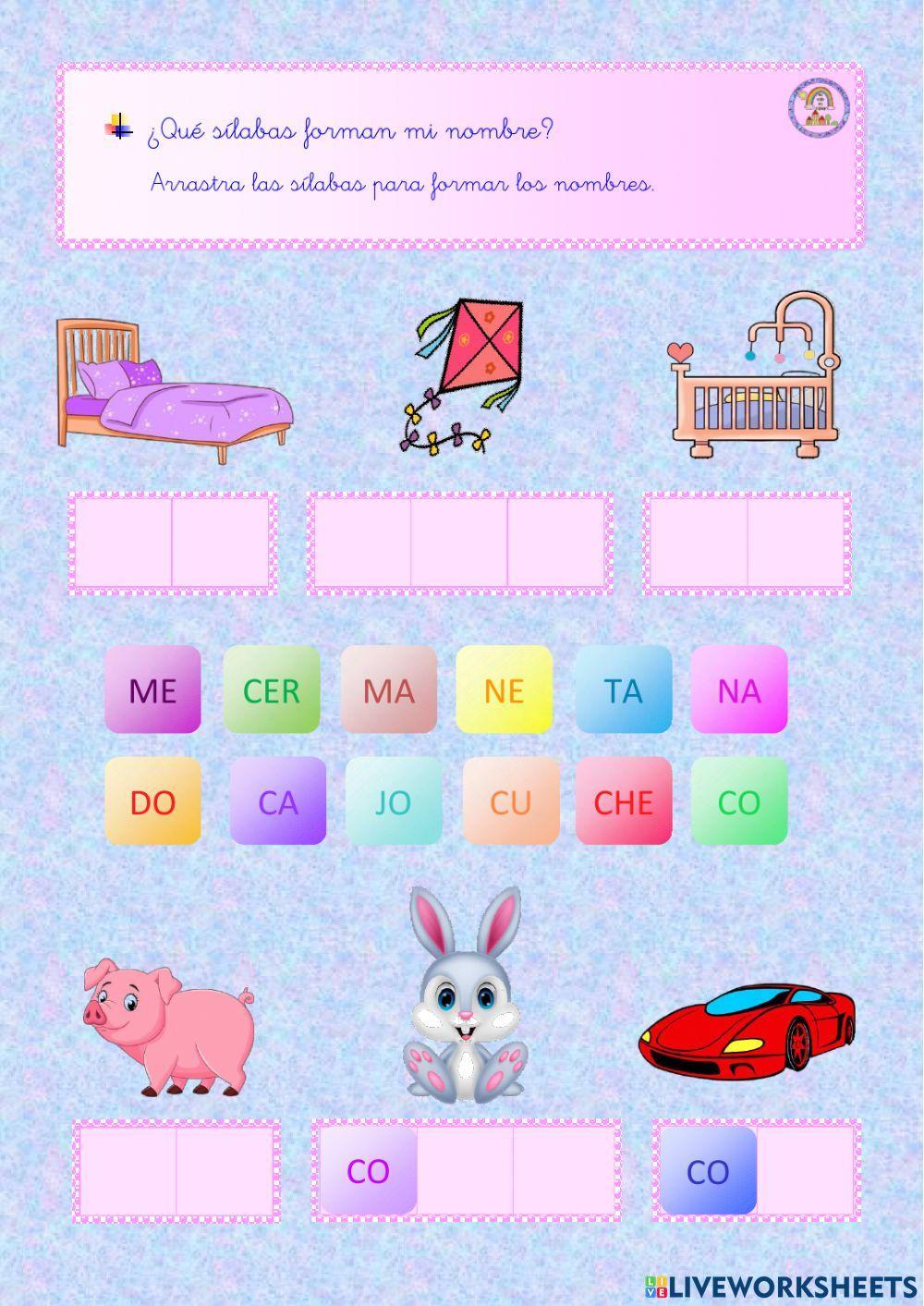Open the Liveworksheets logo link
Viewport: 924px width, 1306px height.
(x=781, y=1286)
